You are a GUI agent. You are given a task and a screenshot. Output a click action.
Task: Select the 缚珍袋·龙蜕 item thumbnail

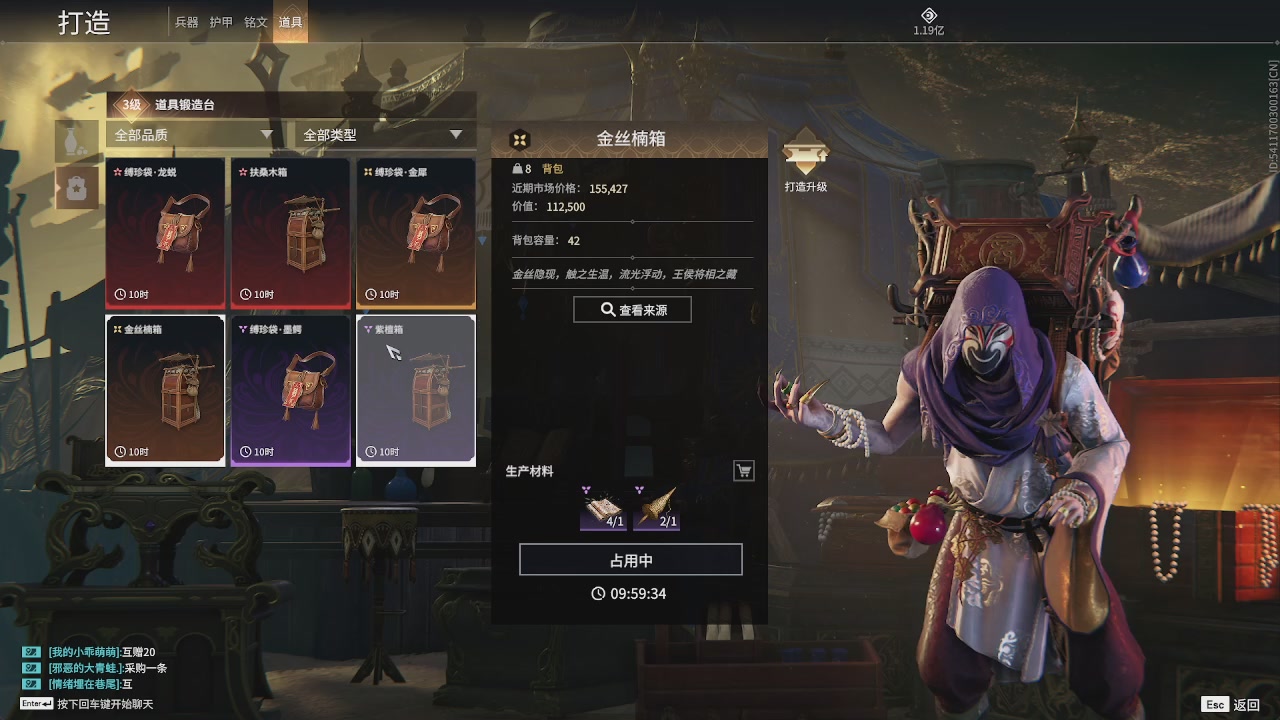click(x=165, y=232)
